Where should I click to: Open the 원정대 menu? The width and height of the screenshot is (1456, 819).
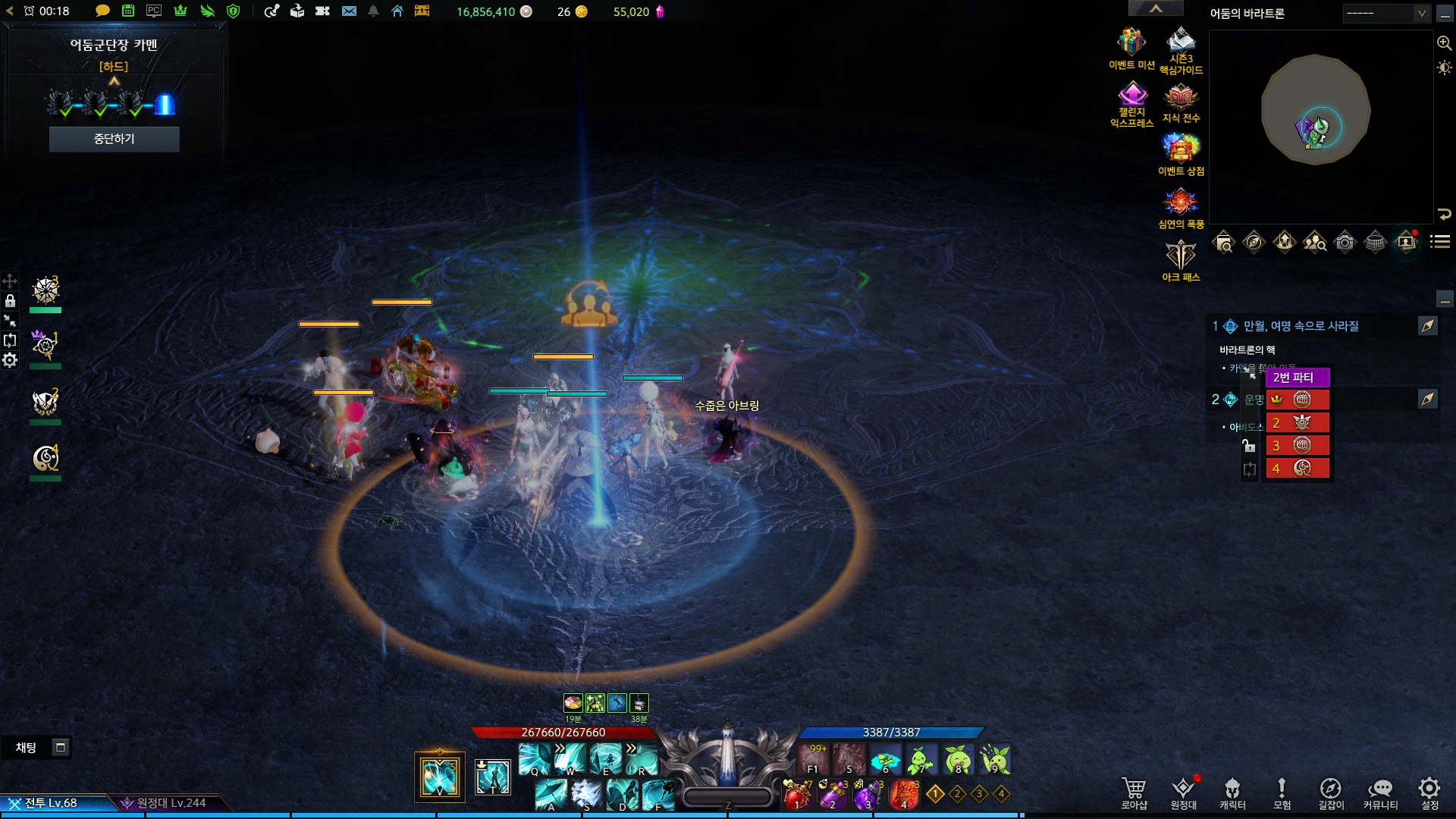coord(1183,792)
